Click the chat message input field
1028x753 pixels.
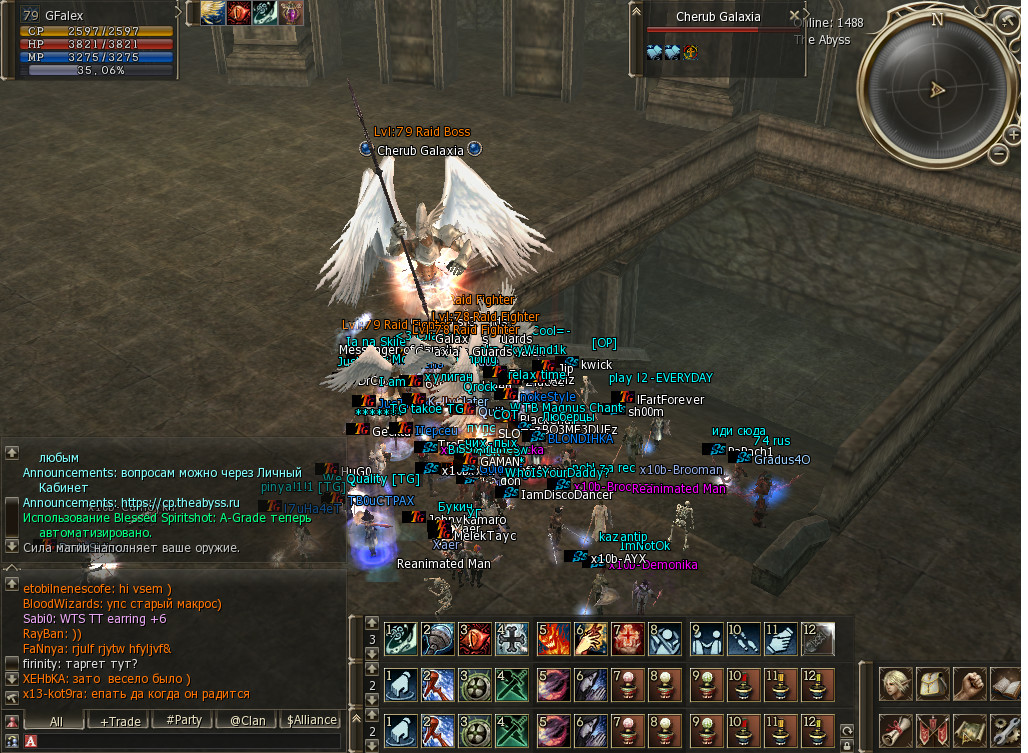click(x=190, y=742)
